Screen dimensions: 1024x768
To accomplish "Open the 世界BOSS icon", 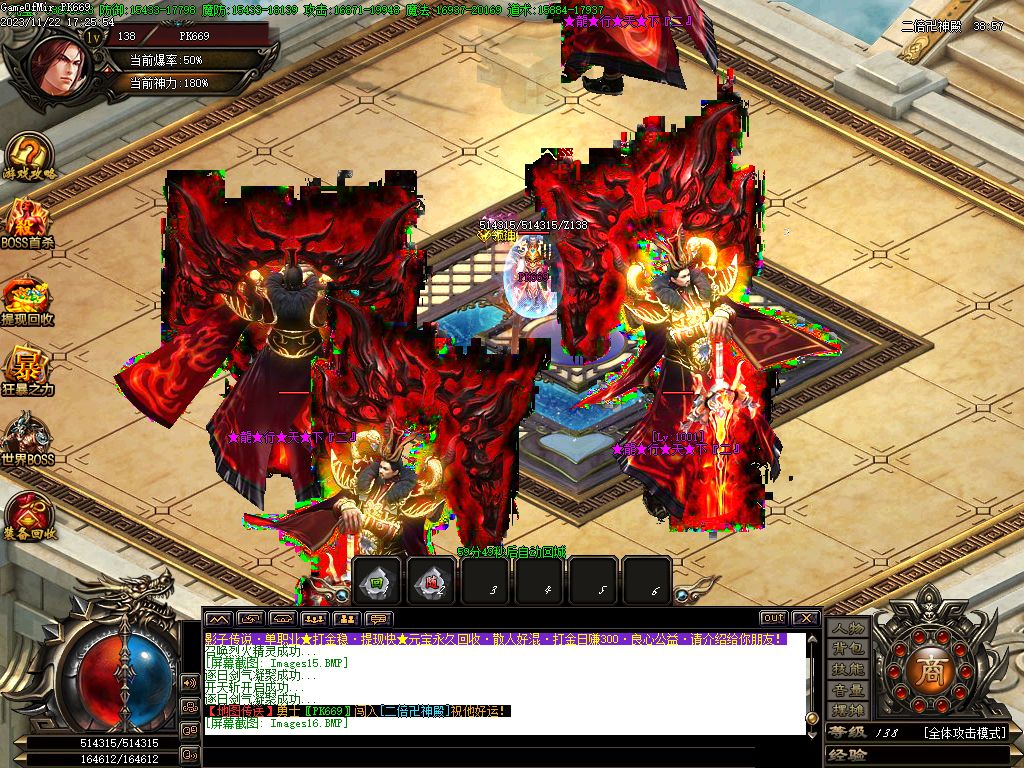I will (x=28, y=438).
